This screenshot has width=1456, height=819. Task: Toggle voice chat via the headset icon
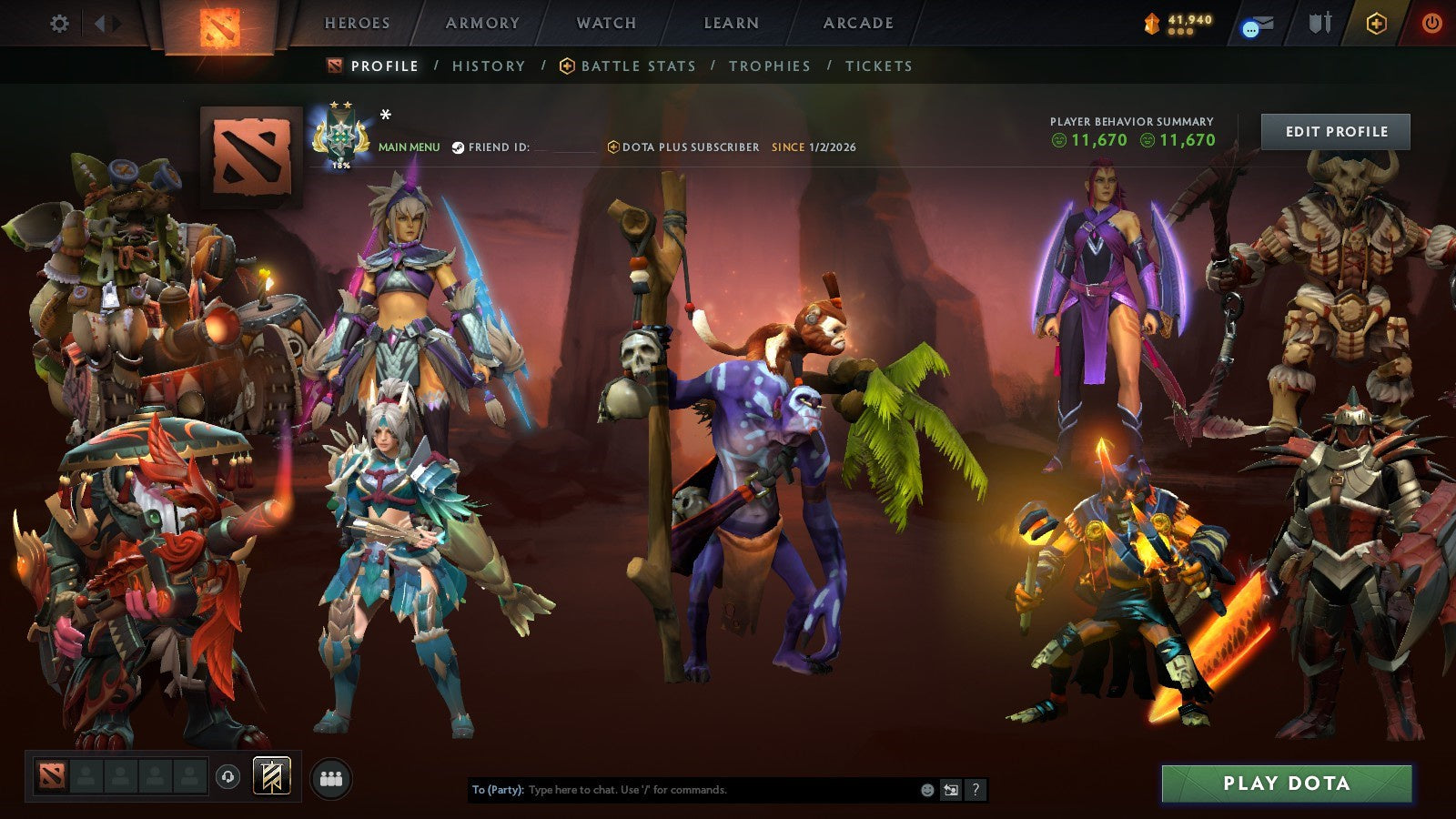[227, 776]
